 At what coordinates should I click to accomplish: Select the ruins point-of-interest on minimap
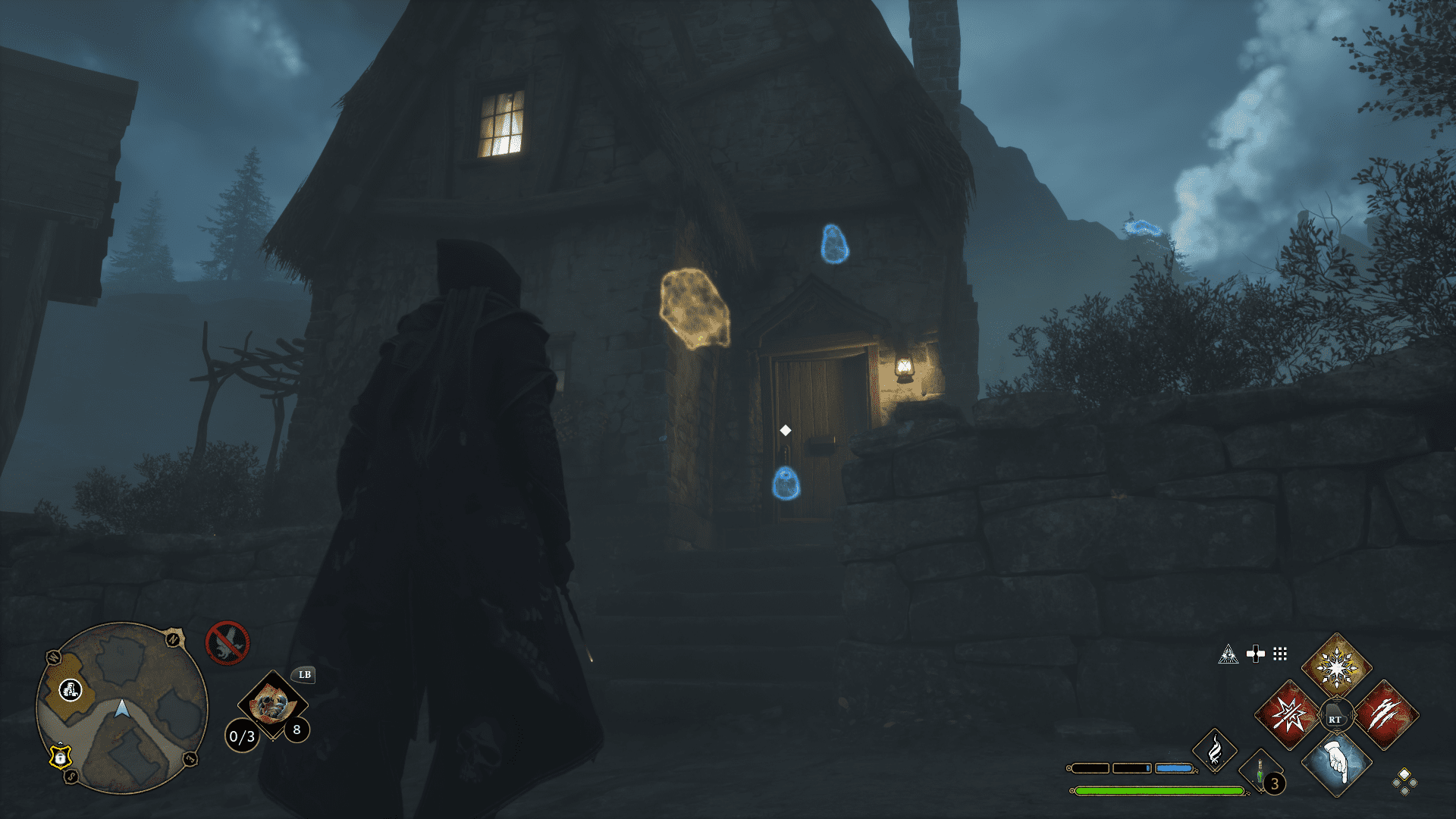71,690
